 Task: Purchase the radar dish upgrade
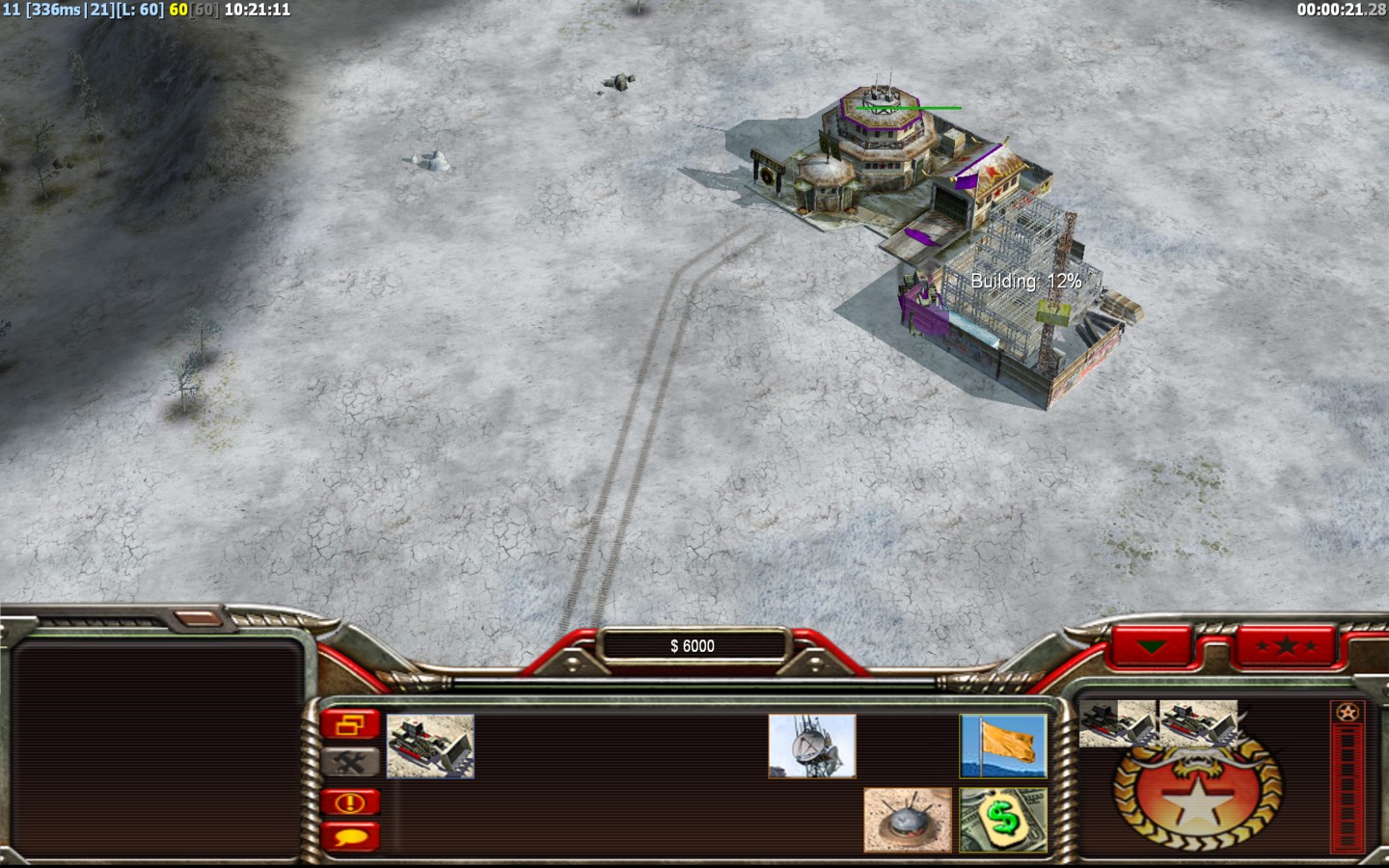[x=812, y=746]
